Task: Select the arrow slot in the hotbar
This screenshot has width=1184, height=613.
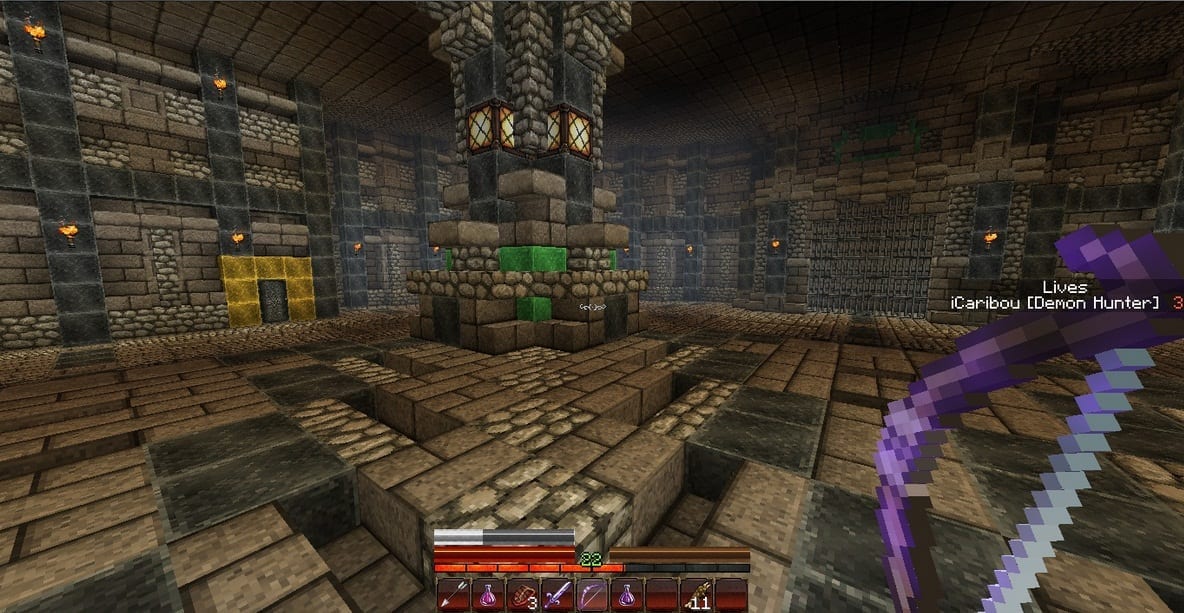Action: coord(452,595)
